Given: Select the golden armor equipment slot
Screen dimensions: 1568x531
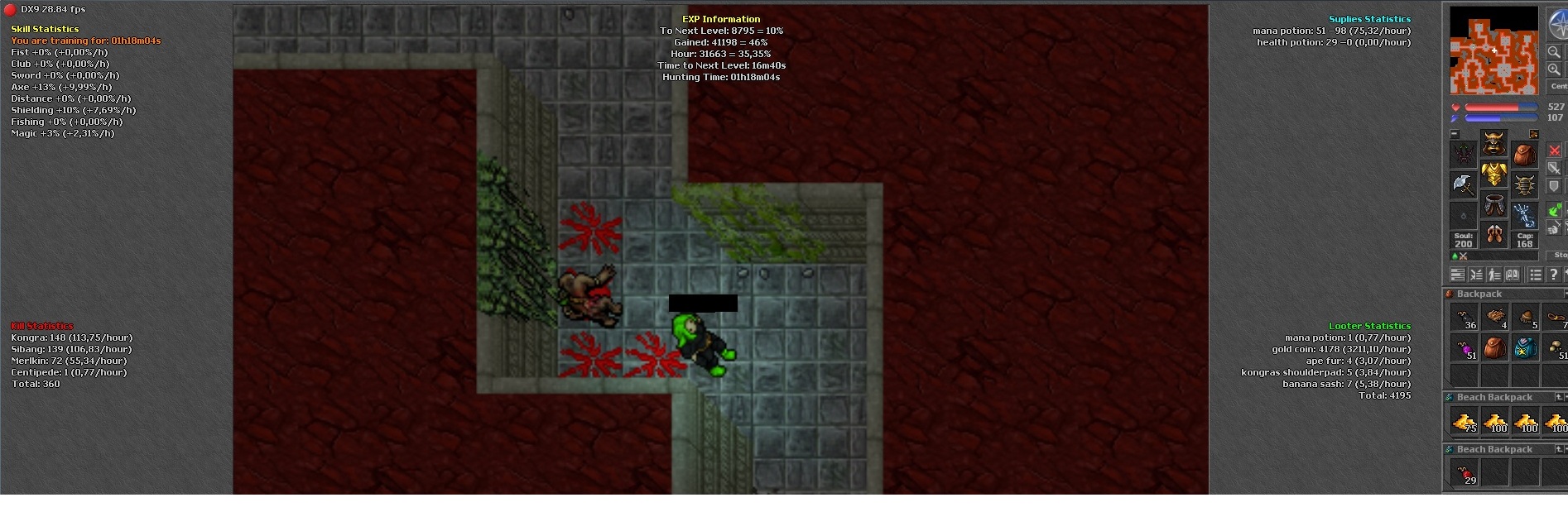Looking at the screenshot, I should pos(1493,174).
